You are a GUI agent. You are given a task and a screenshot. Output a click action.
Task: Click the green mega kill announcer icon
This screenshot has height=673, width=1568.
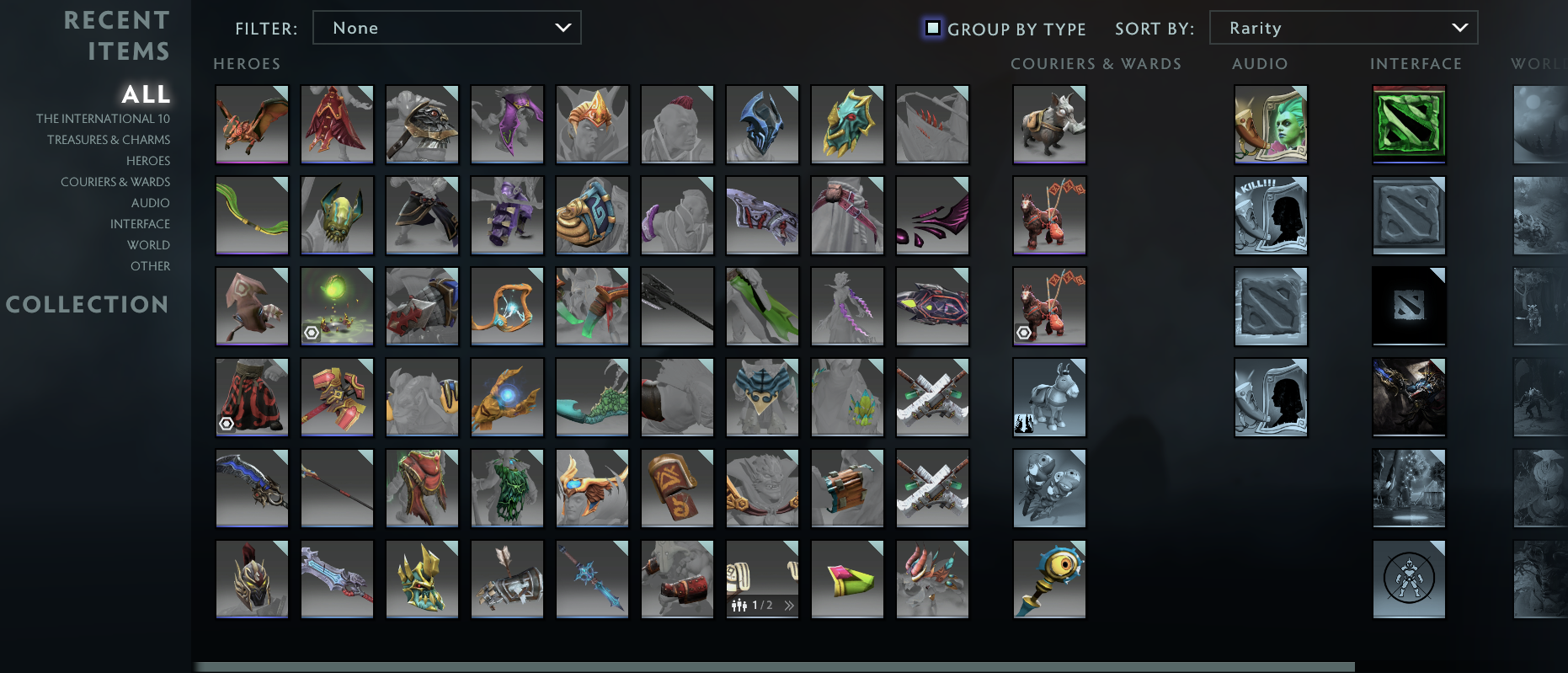1272,125
